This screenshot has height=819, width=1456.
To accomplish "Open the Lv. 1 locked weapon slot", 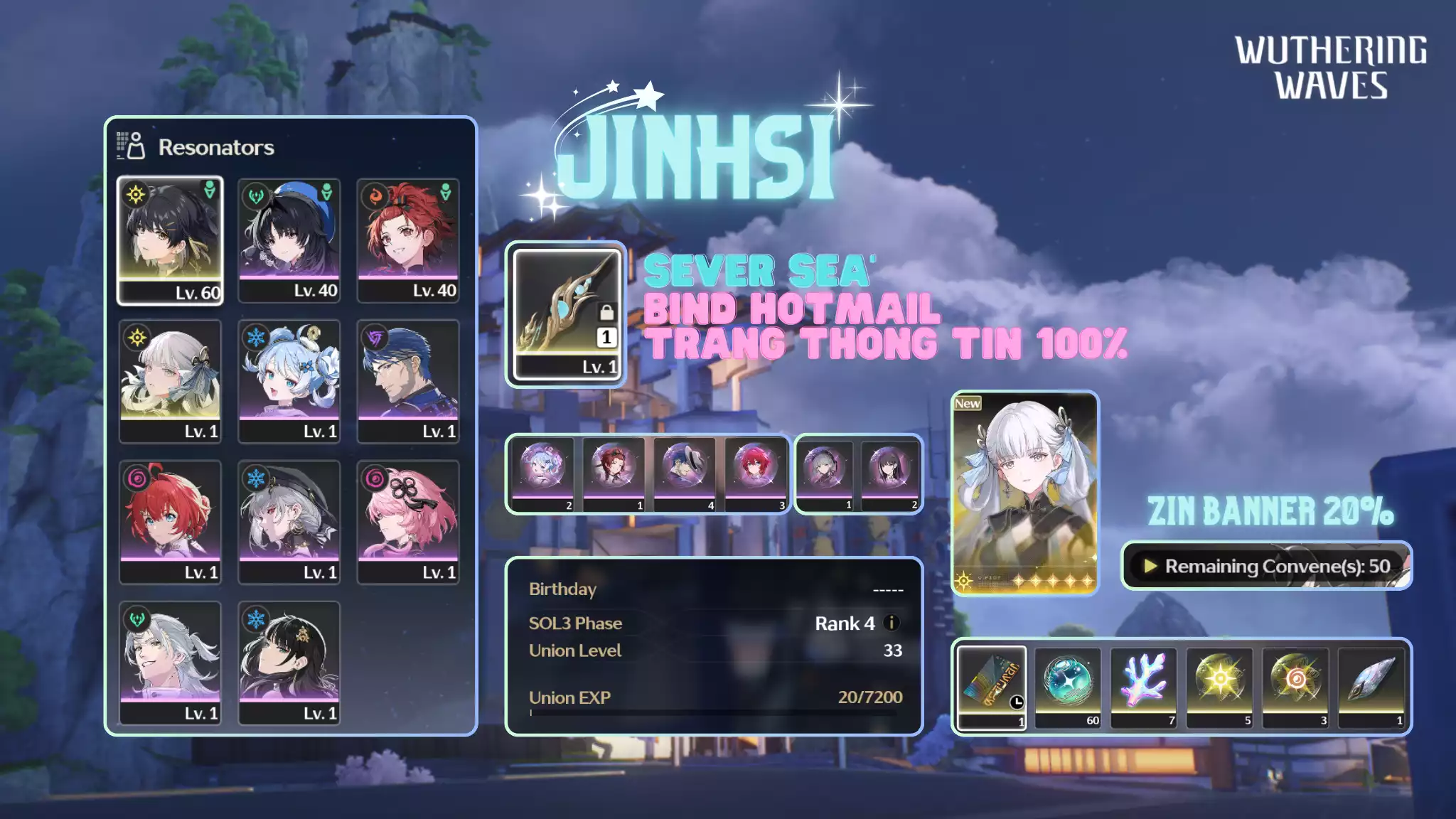I will coord(566,314).
